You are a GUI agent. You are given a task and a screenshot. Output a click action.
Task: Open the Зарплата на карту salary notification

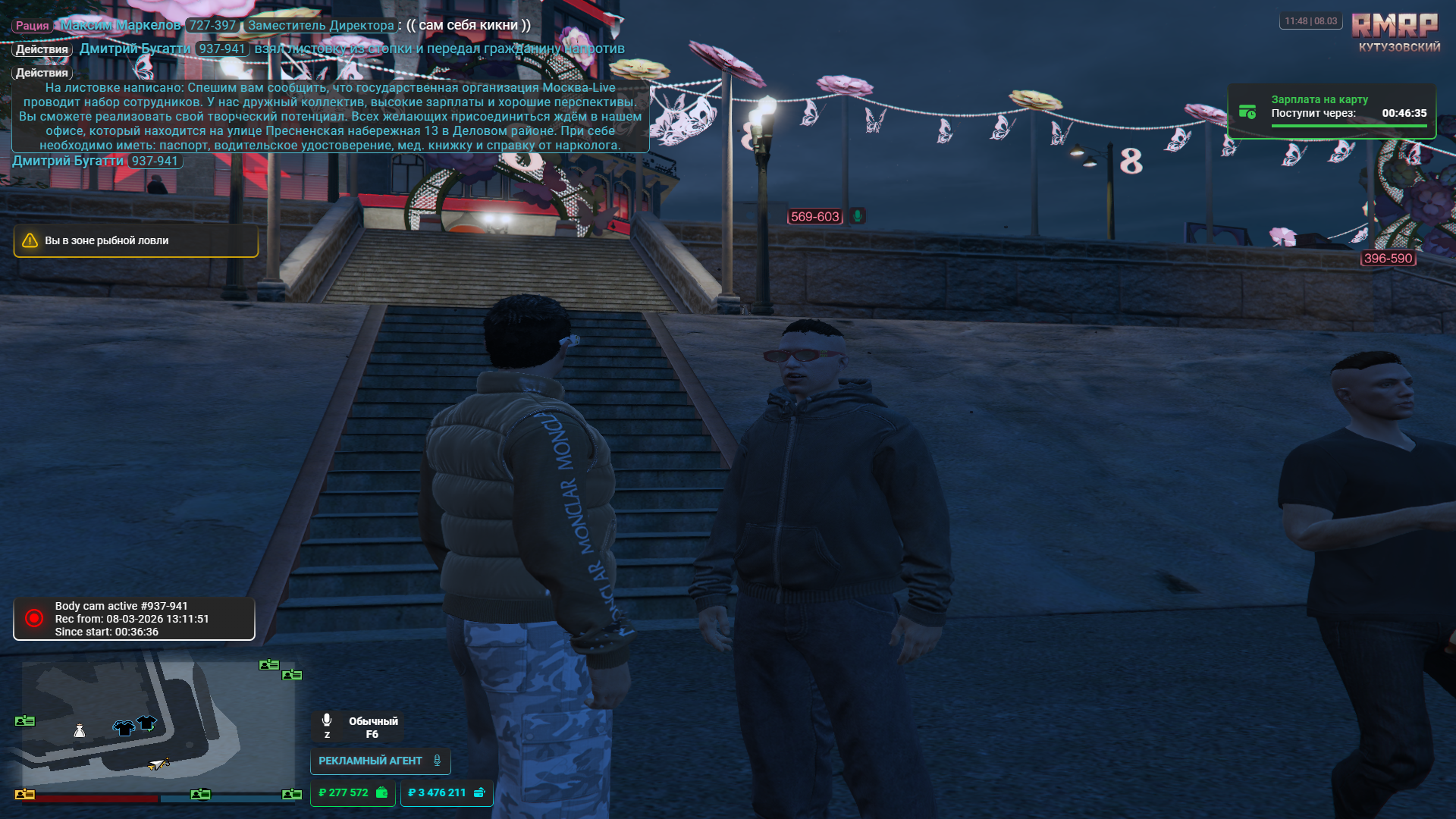[x=1331, y=111]
